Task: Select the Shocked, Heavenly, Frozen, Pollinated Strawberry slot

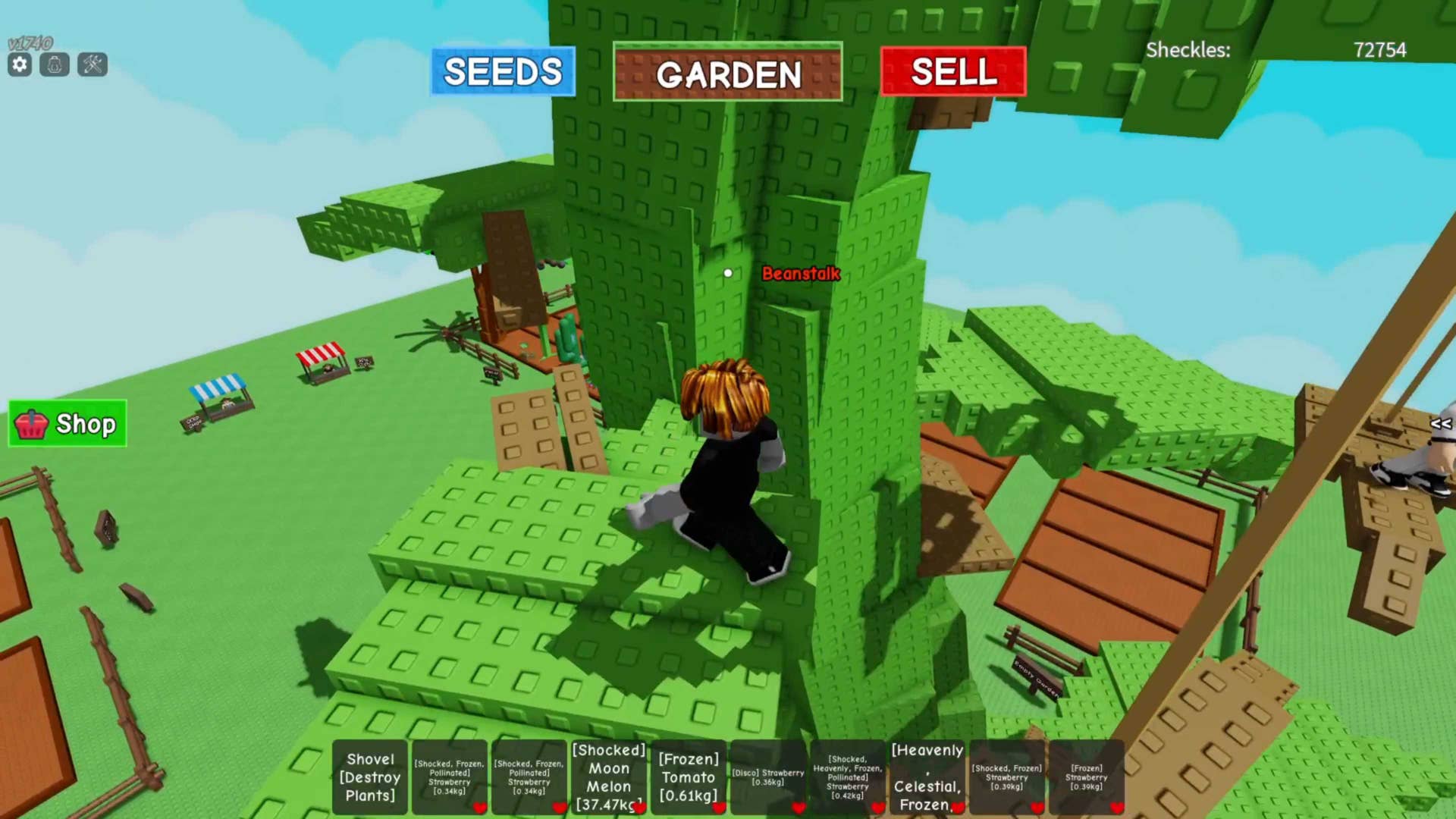Action: (x=847, y=777)
